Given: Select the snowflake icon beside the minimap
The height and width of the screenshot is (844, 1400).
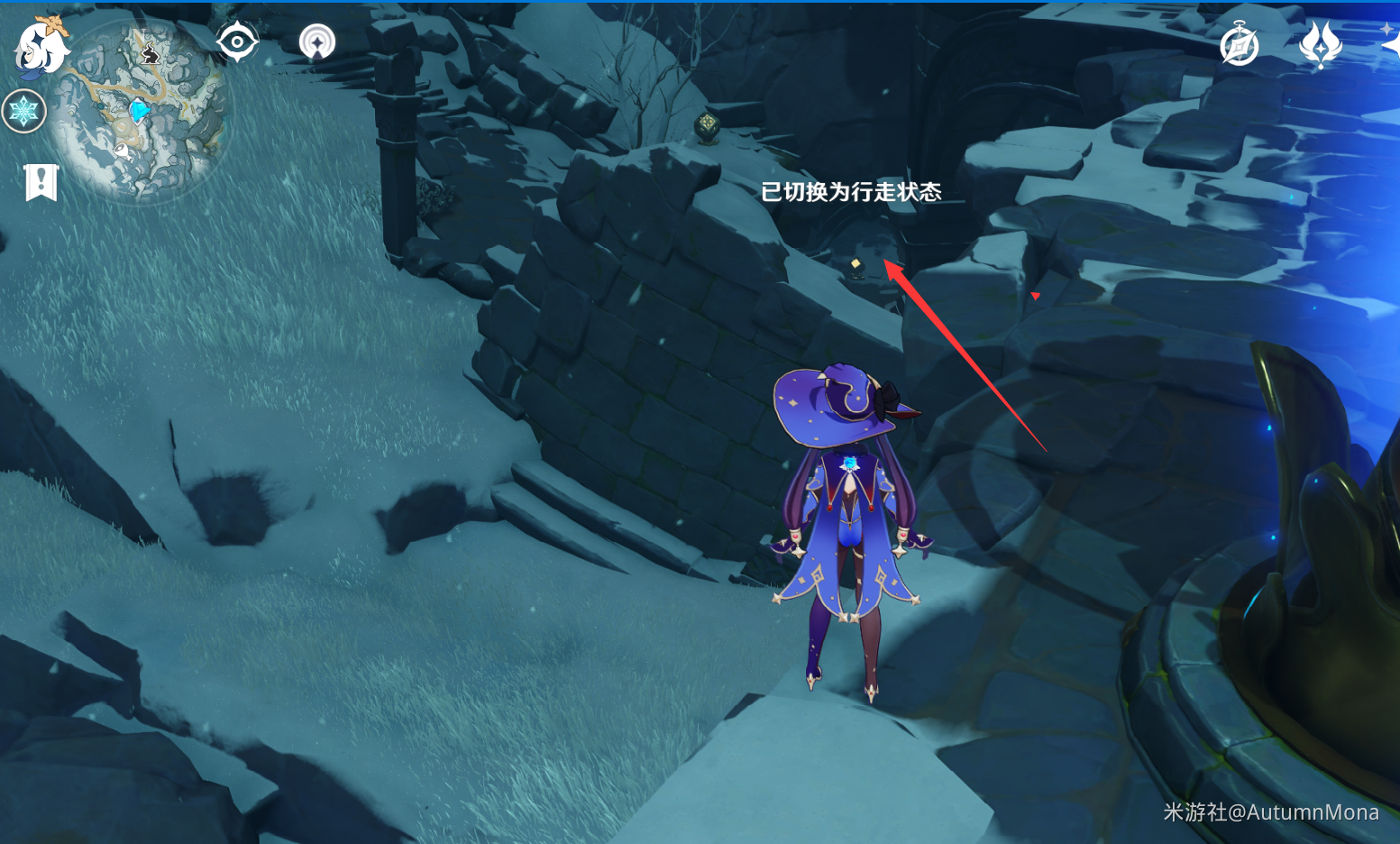Looking at the screenshot, I should [23, 112].
